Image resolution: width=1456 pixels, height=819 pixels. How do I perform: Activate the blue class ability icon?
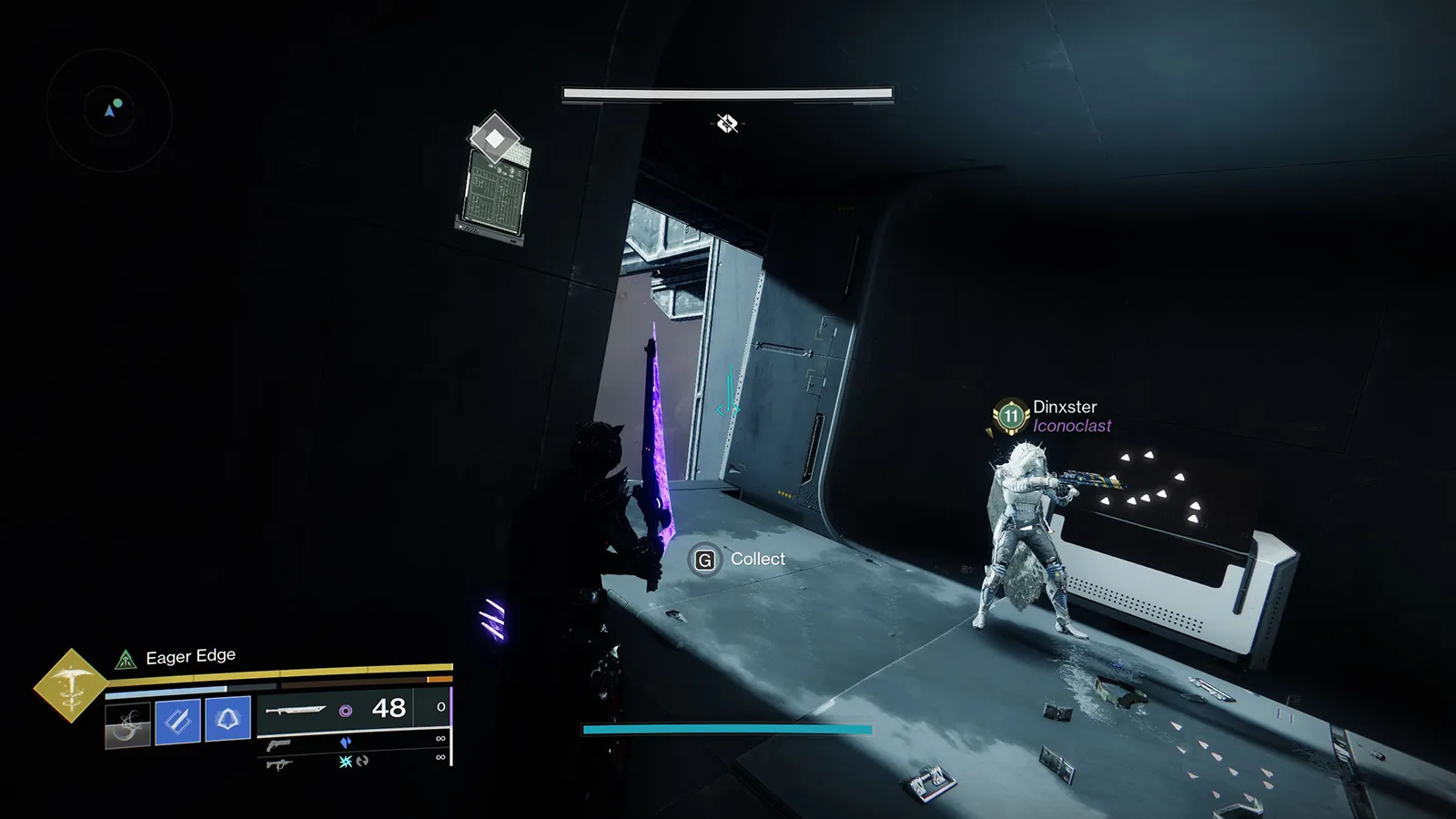click(x=227, y=719)
